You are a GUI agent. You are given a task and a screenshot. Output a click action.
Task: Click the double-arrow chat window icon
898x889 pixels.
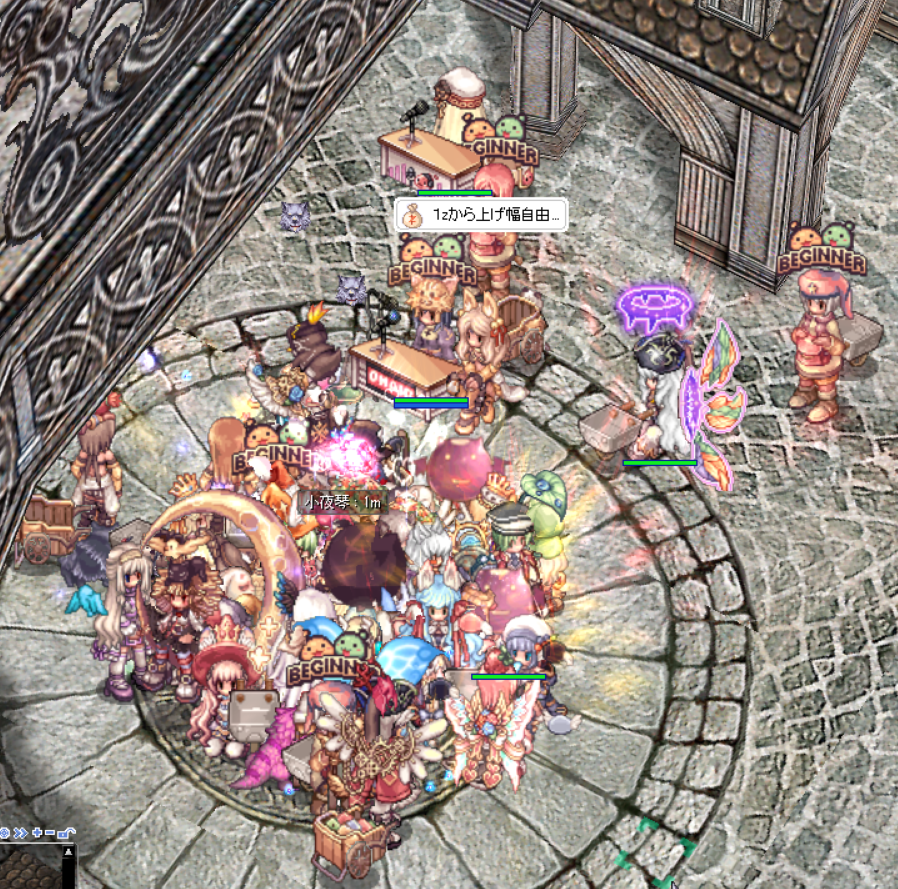click(x=21, y=832)
